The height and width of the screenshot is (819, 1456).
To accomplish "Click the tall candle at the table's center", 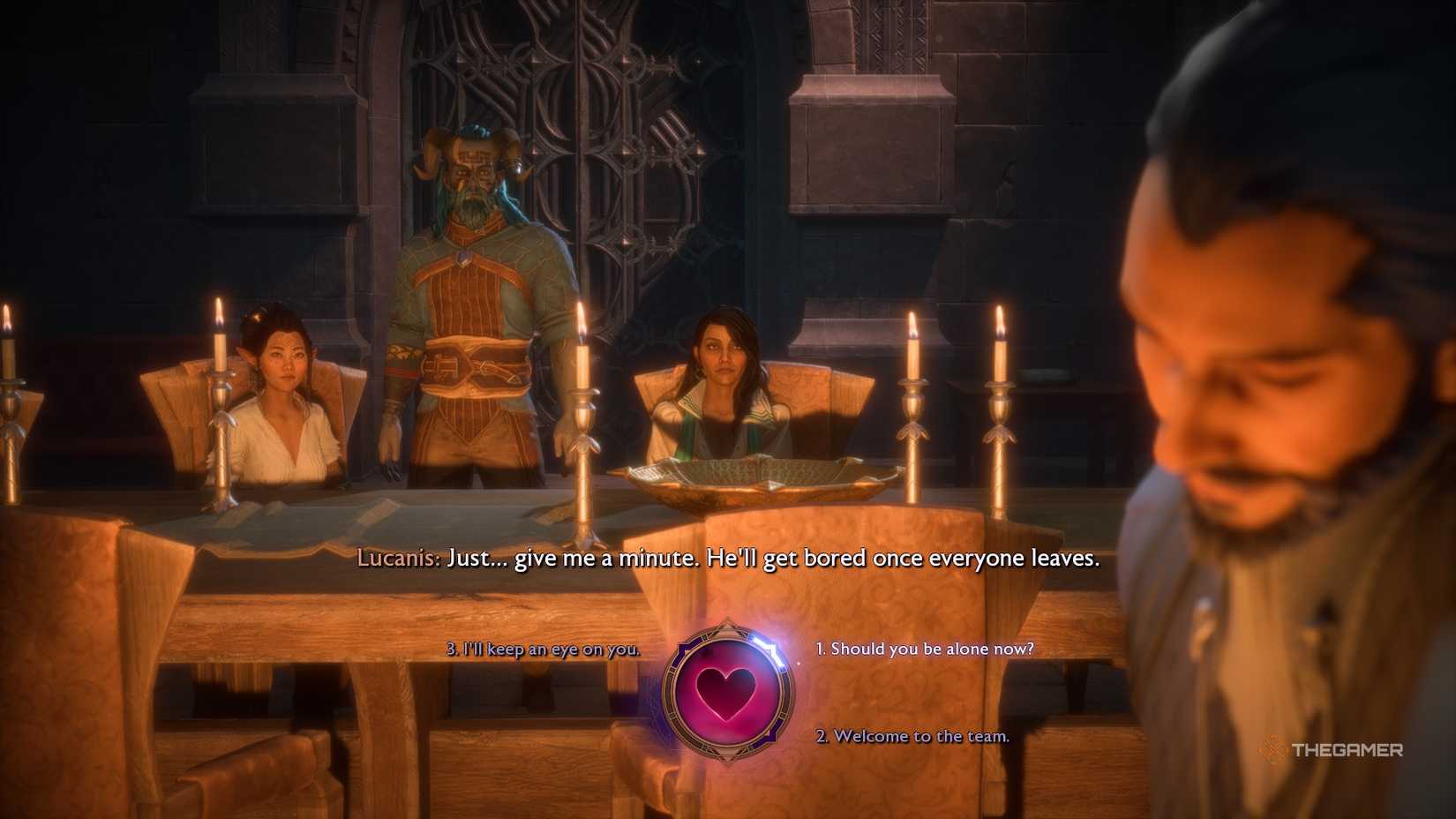I will pos(582,397).
